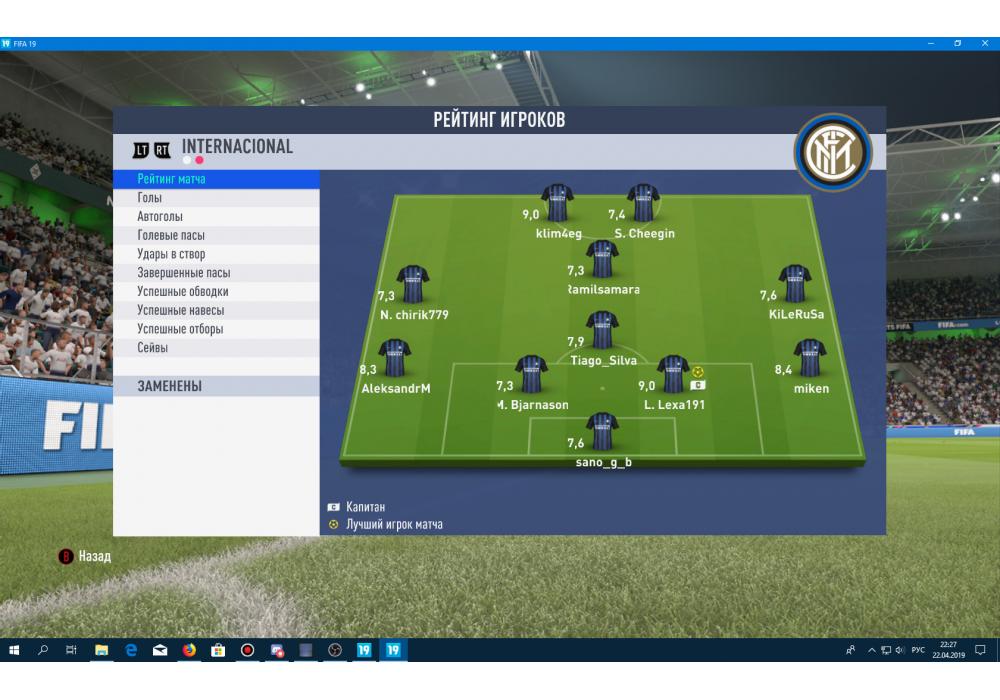Image resolution: width=1000 pixels, height=700 pixels.
Task: Select Удары в створ in the list
Action: [171, 254]
